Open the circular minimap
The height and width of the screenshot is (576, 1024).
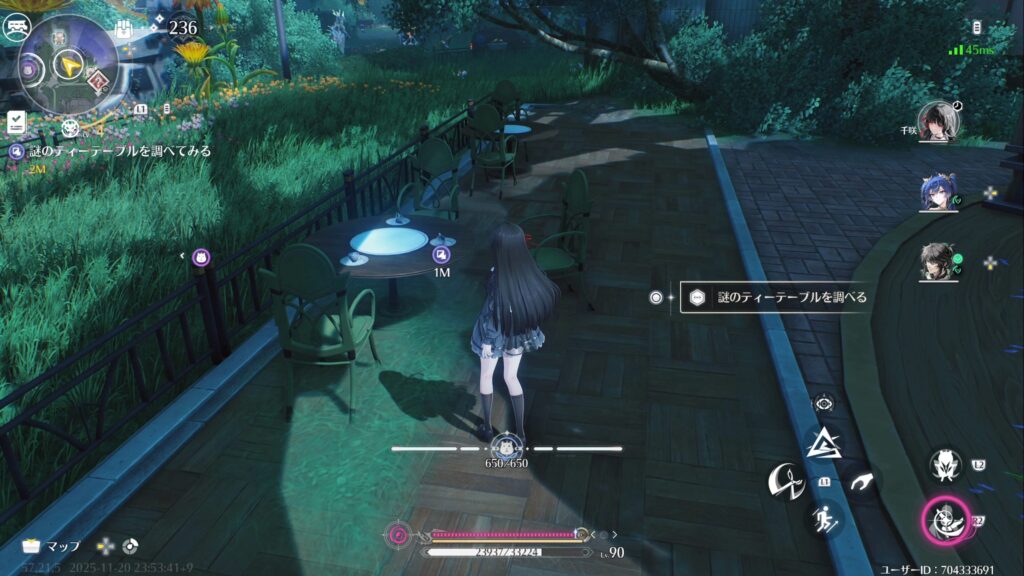pyautogui.click(x=68, y=64)
